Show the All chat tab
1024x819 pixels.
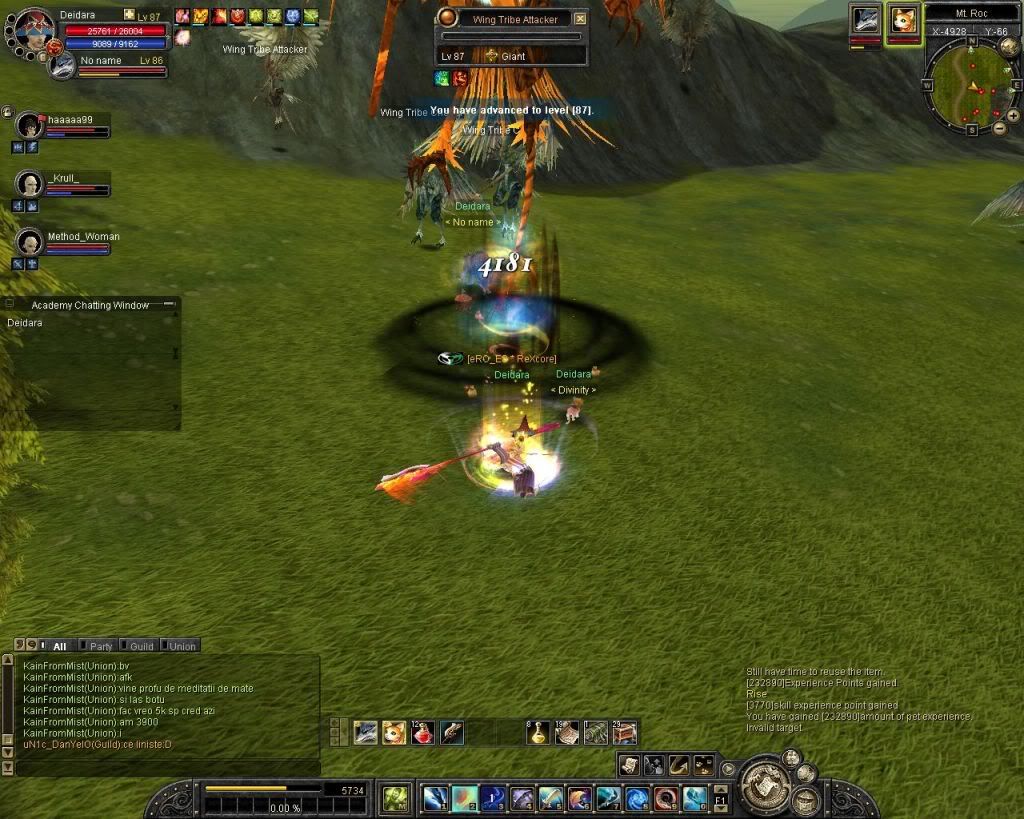pyautogui.click(x=58, y=646)
